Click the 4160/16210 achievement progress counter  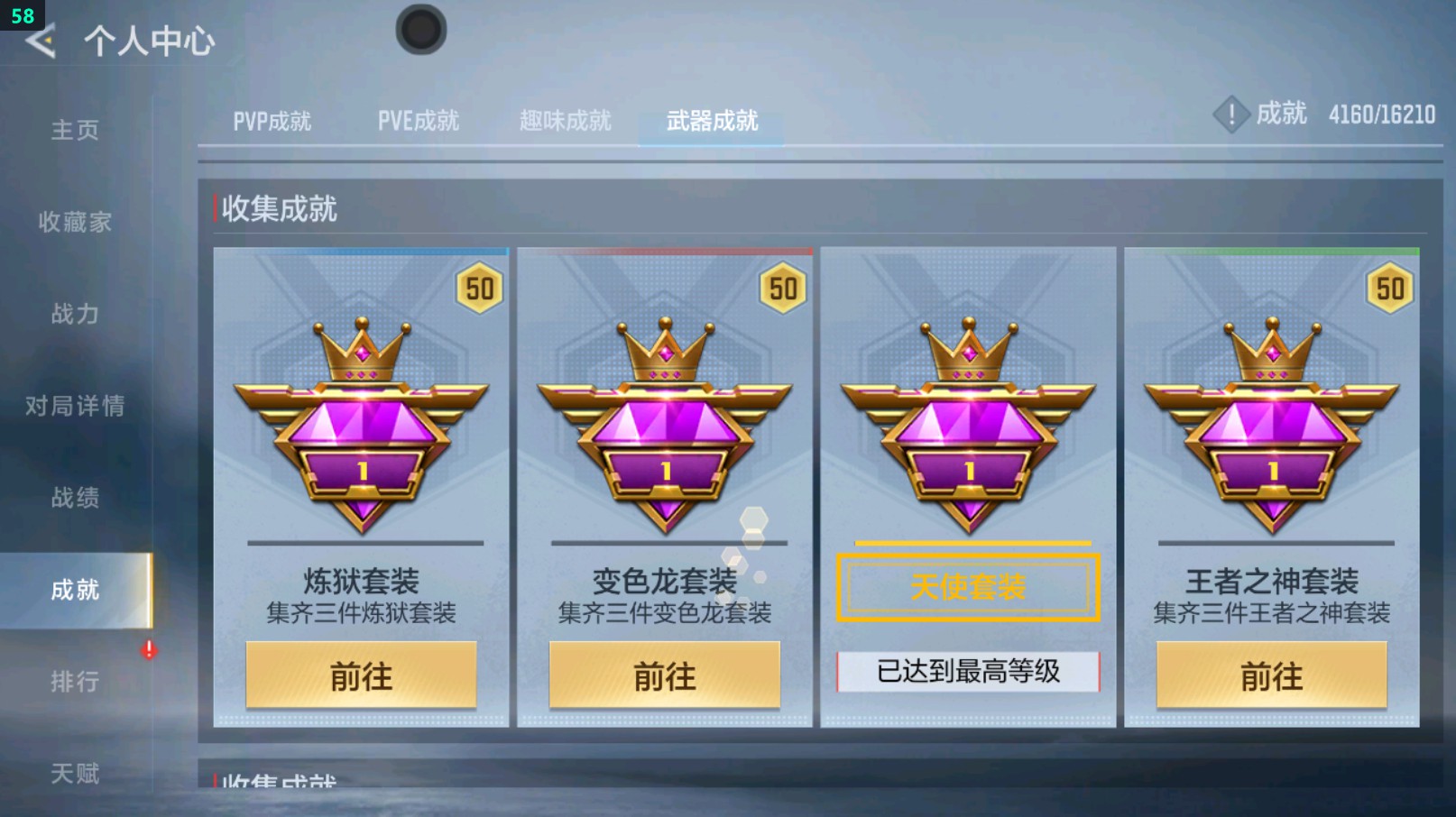coord(1383,115)
